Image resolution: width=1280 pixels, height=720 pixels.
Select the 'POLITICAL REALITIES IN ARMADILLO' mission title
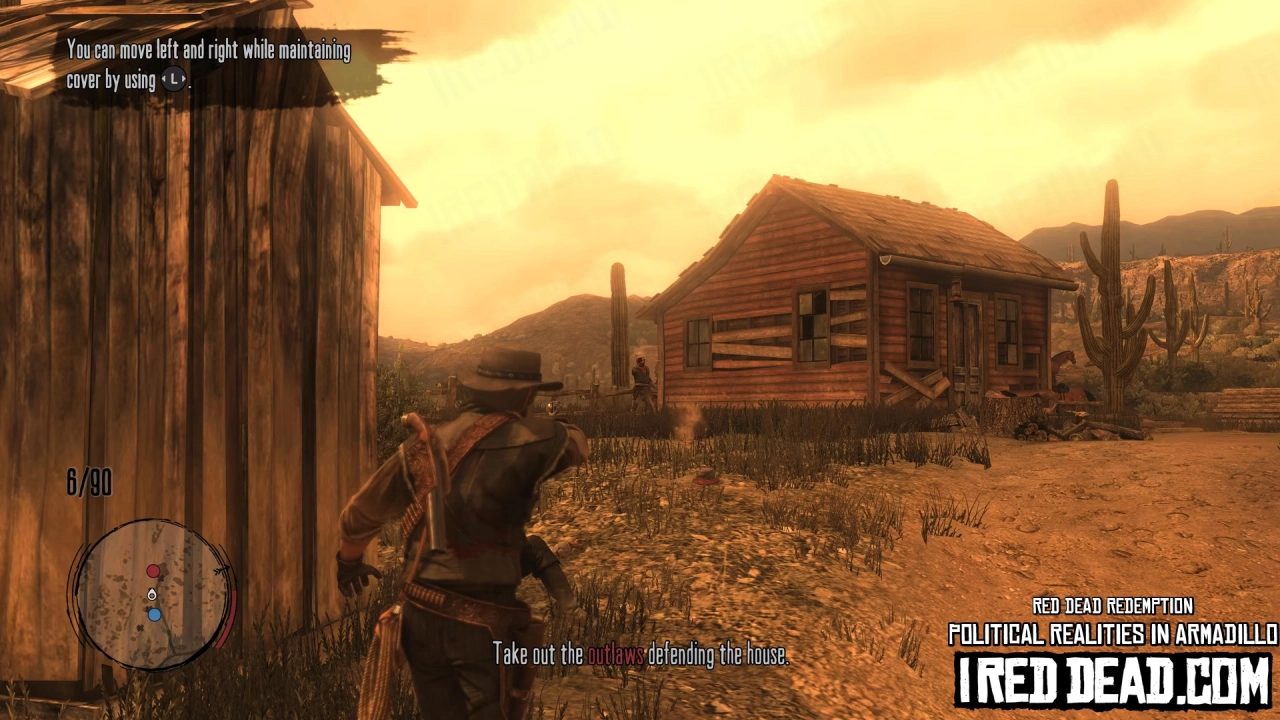pos(1110,632)
